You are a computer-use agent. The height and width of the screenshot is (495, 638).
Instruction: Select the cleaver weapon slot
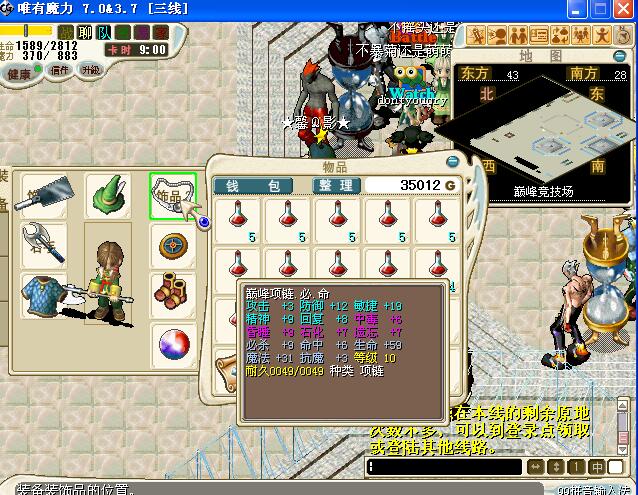(x=45, y=195)
